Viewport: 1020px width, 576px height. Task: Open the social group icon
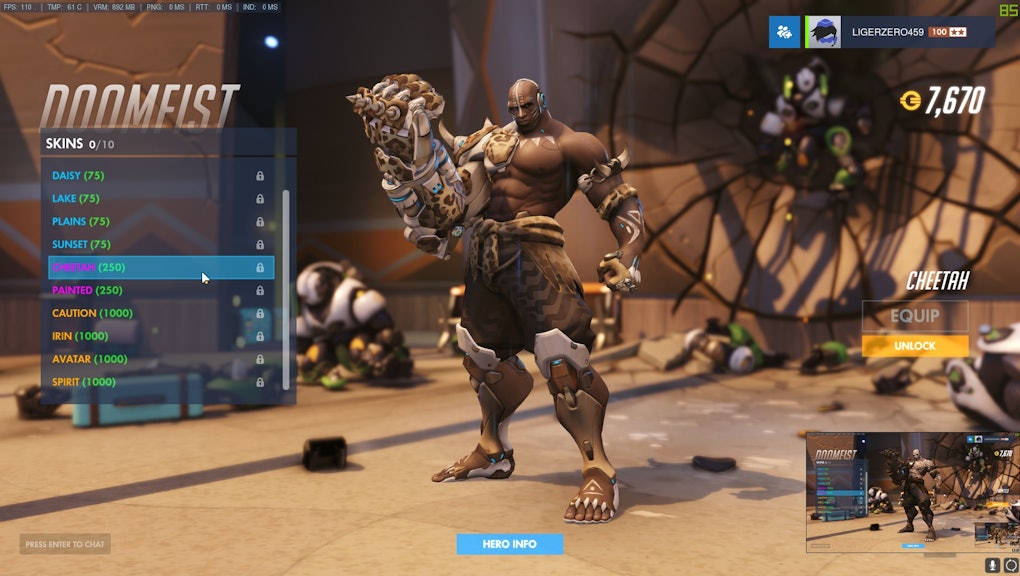click(x=784, y=32)
